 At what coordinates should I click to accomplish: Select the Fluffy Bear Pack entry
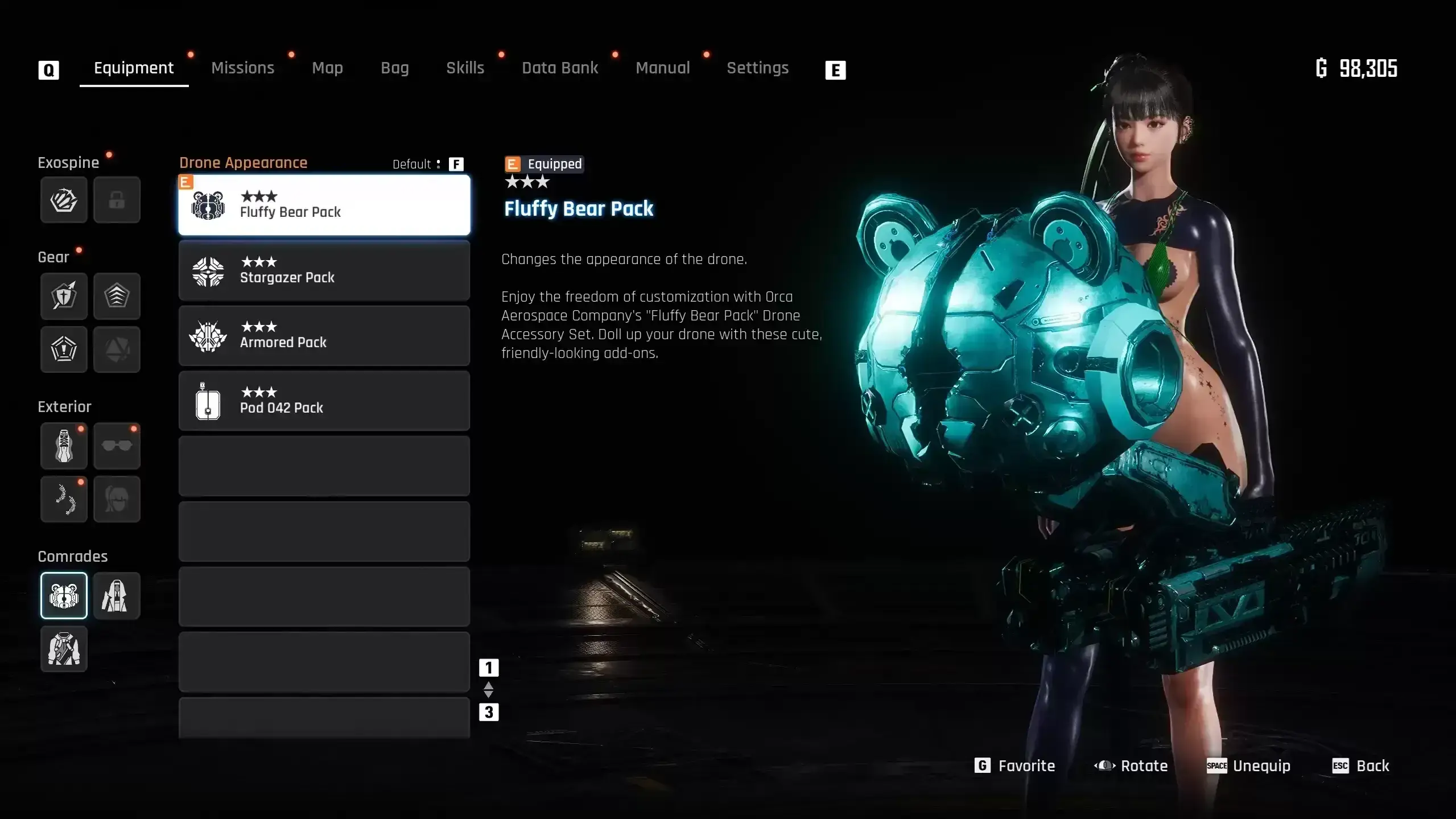pos(324,205)
